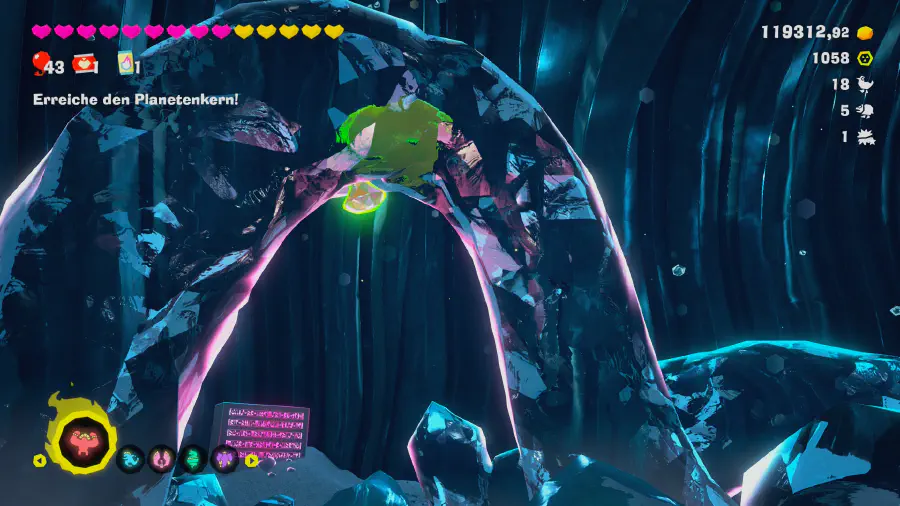Pick the purple elephant ability icon
900x506 pixels.
coord(224,459)
